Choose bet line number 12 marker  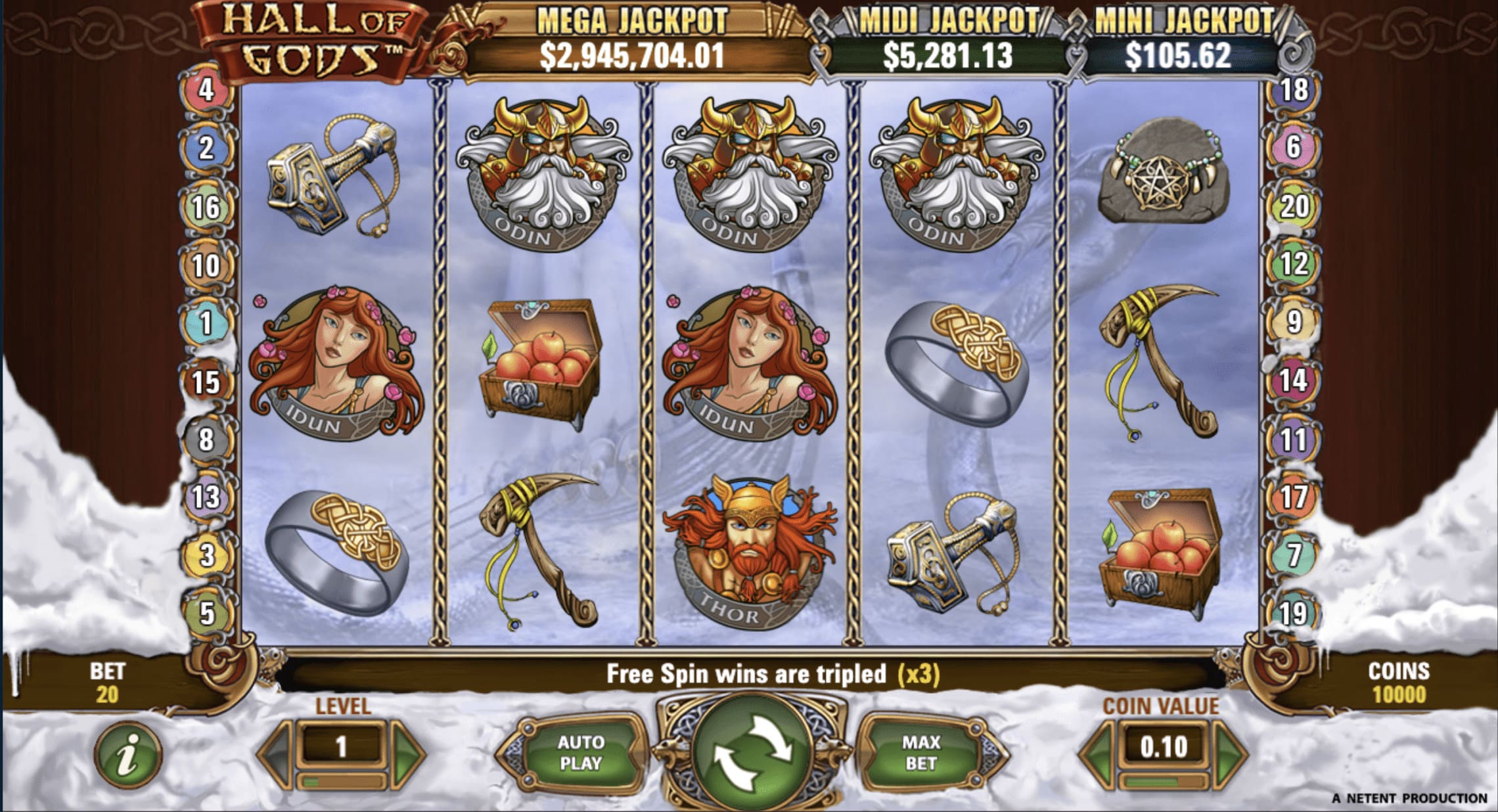point(1294,264)
